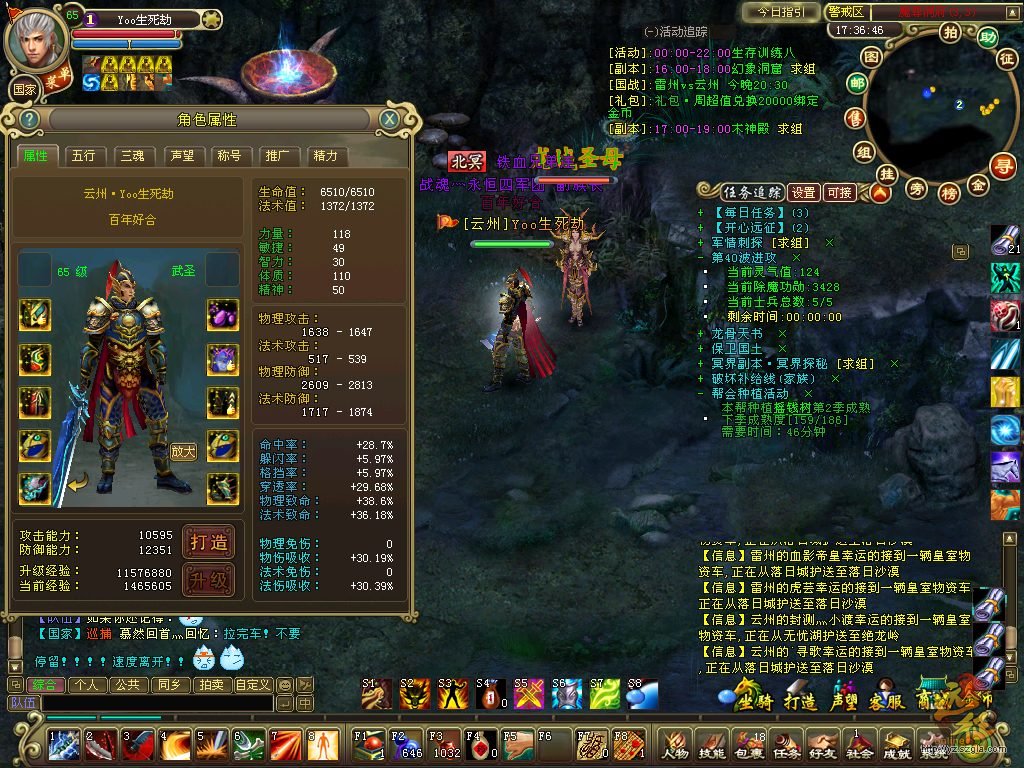Viewport: 1024px width, 768px height.
Task: Activate the orange humanoid skill in slot 8
Action: coord(324,744)
